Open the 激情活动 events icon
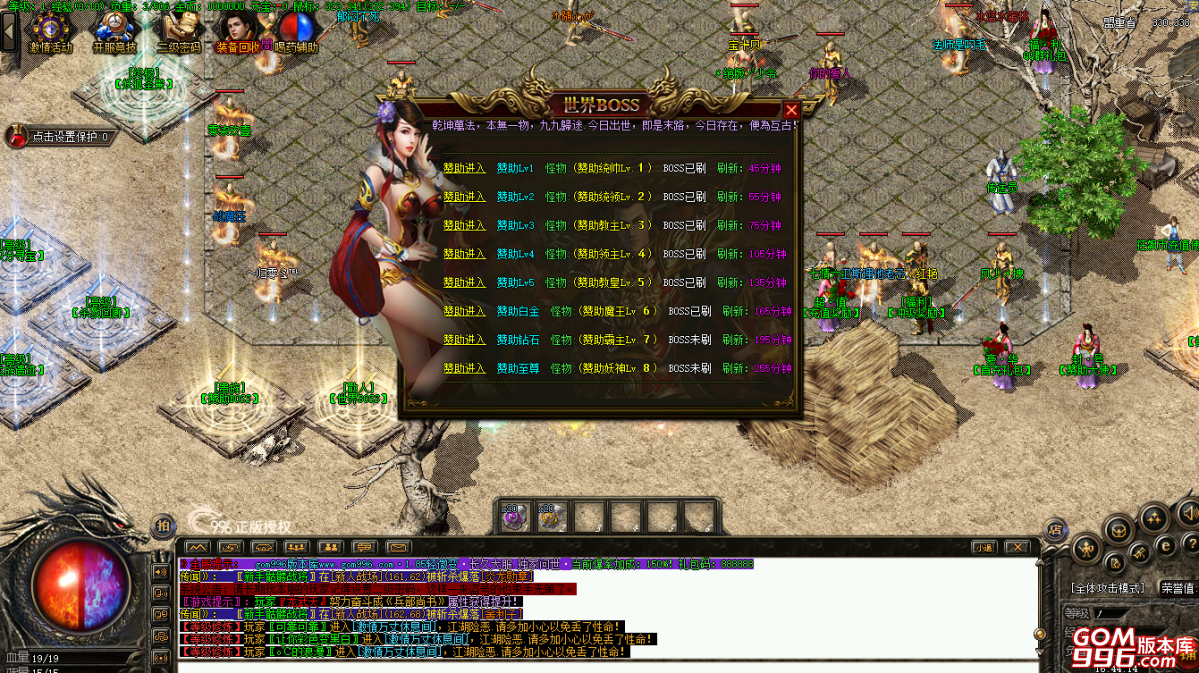 (x=50, y=30)
